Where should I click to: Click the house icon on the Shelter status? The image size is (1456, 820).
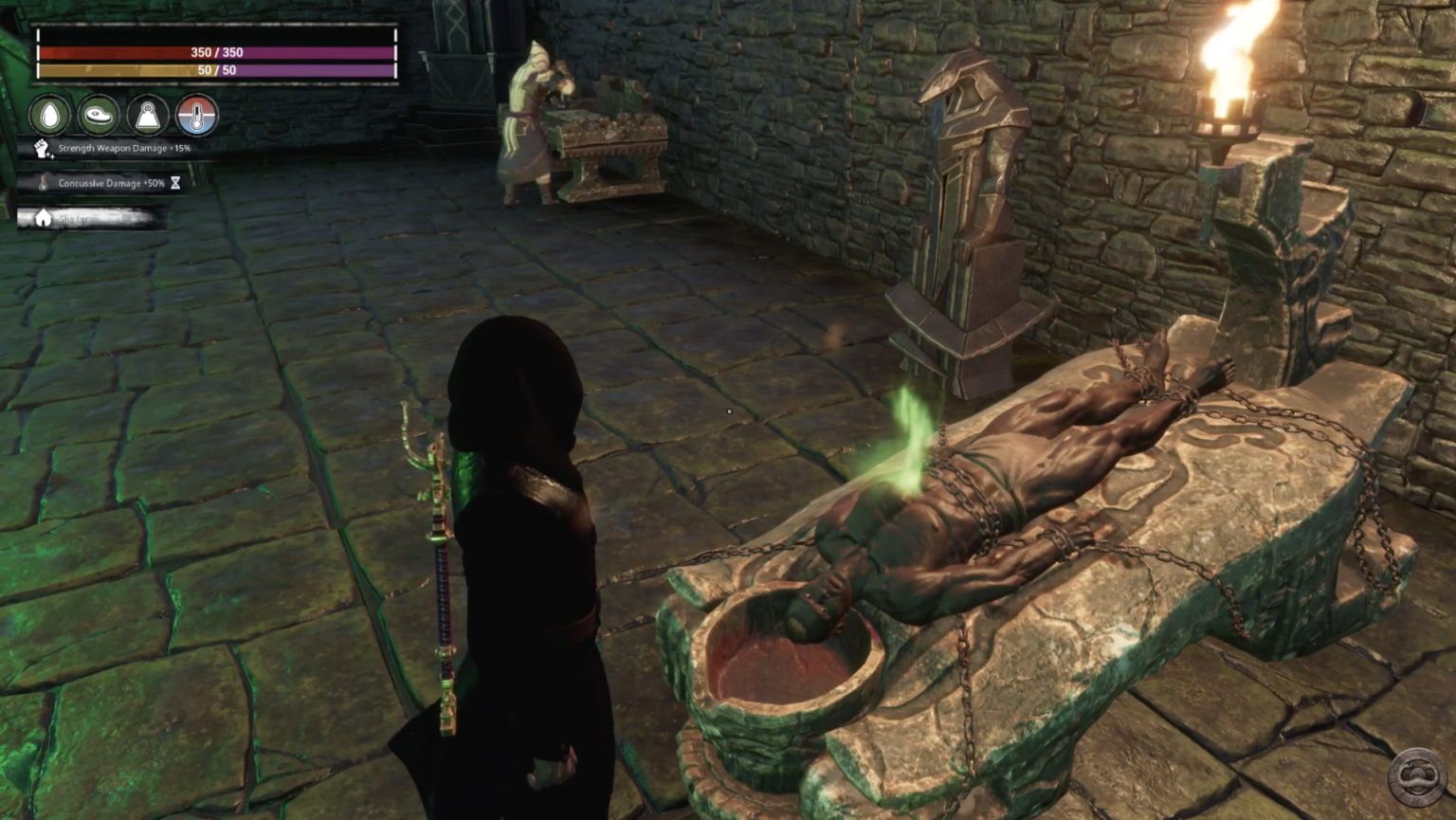tap(43, 217)
